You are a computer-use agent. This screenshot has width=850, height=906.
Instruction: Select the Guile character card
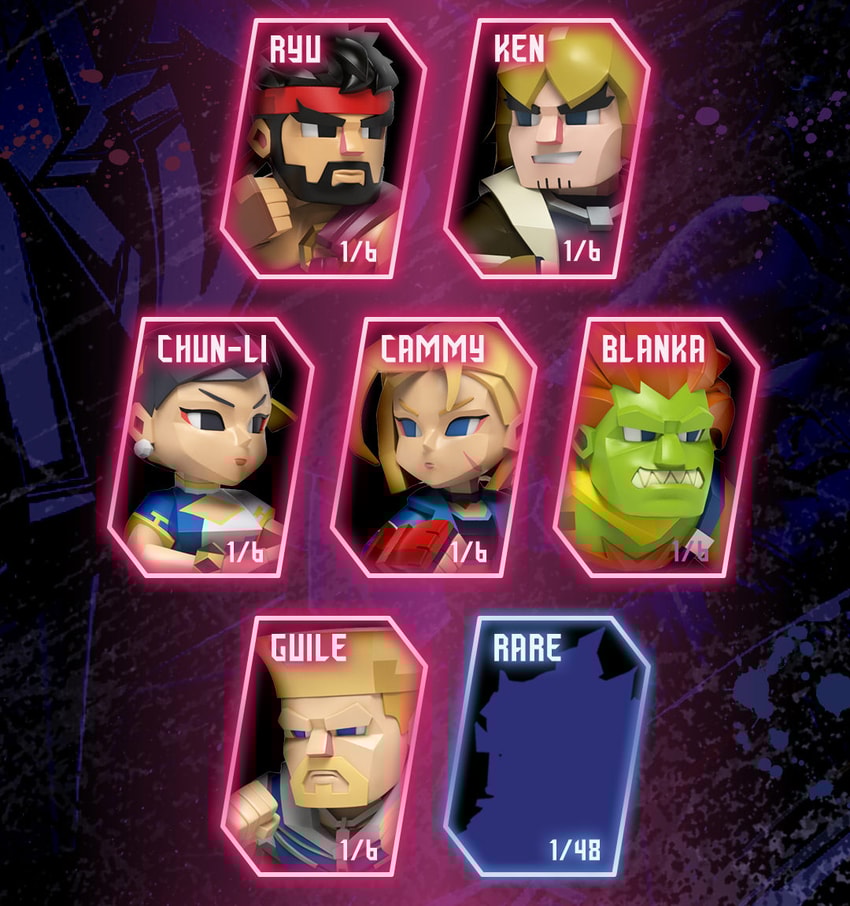[325, 746]
